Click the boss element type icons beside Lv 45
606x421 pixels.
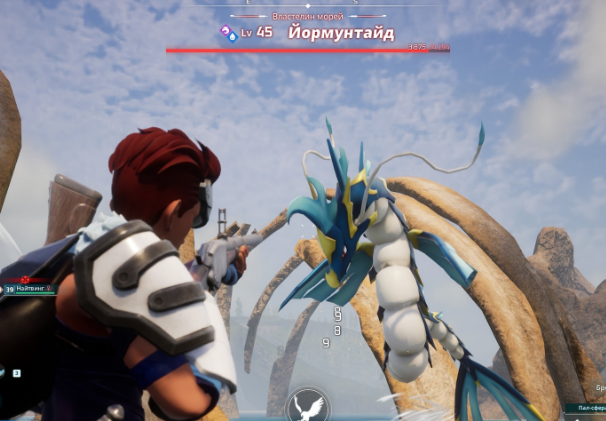pyautogui.click(x=229, y=32)
